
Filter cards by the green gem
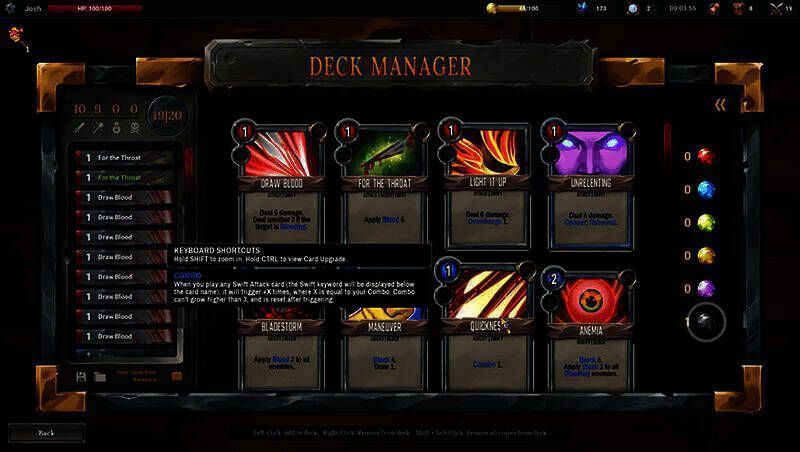[705, 222]
